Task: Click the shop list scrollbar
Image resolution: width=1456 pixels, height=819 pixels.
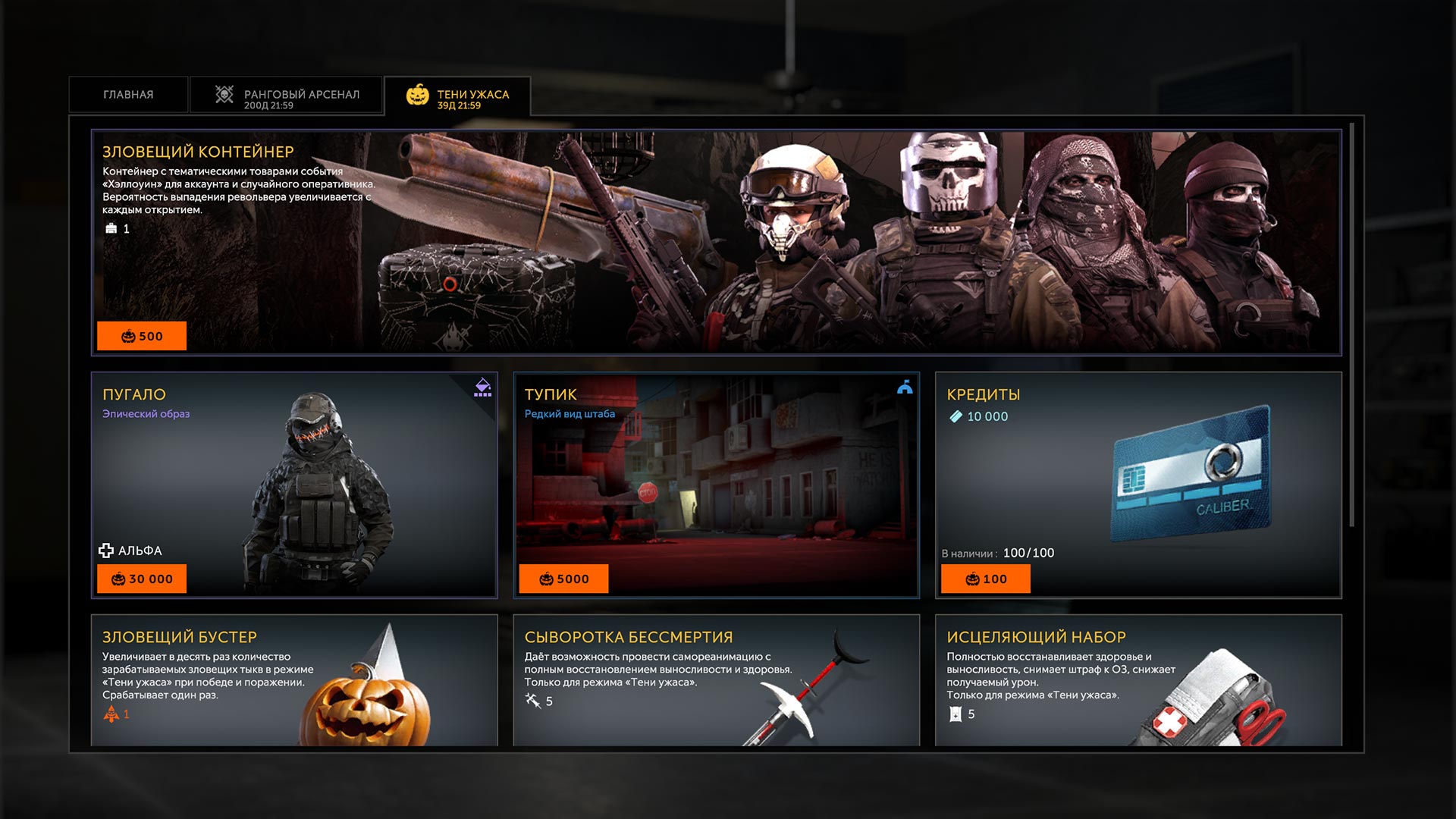Action: click(1351, 326)
